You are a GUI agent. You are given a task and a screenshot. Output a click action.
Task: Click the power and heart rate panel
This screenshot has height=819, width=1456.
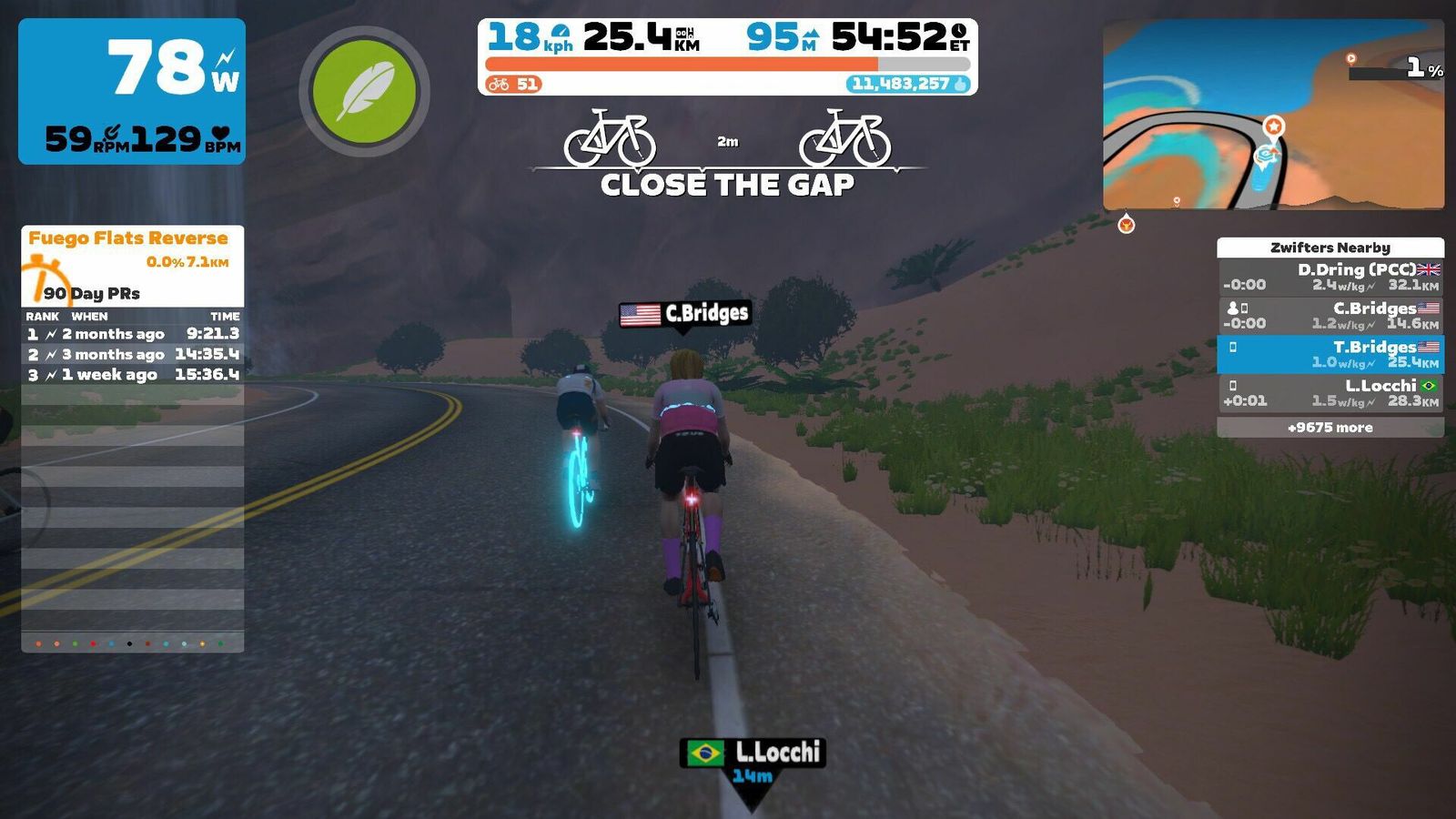click(x=132, y=91)
